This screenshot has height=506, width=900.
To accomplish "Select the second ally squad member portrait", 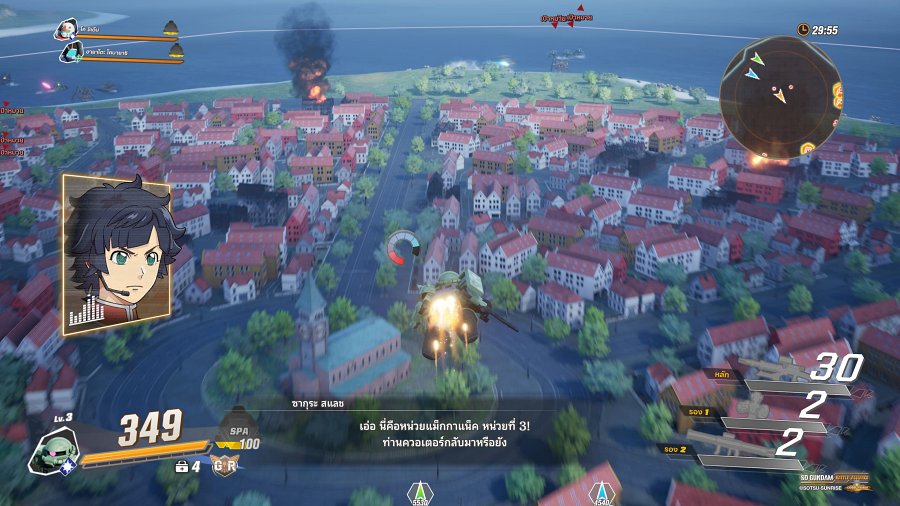I will (x=73, y=52).
